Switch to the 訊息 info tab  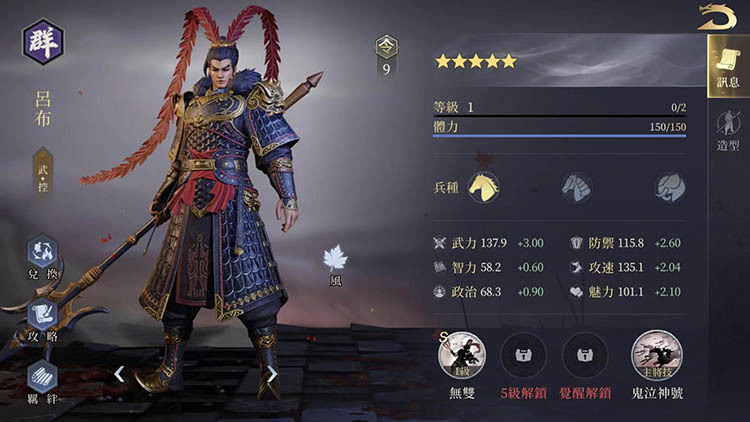coord(725,66)
